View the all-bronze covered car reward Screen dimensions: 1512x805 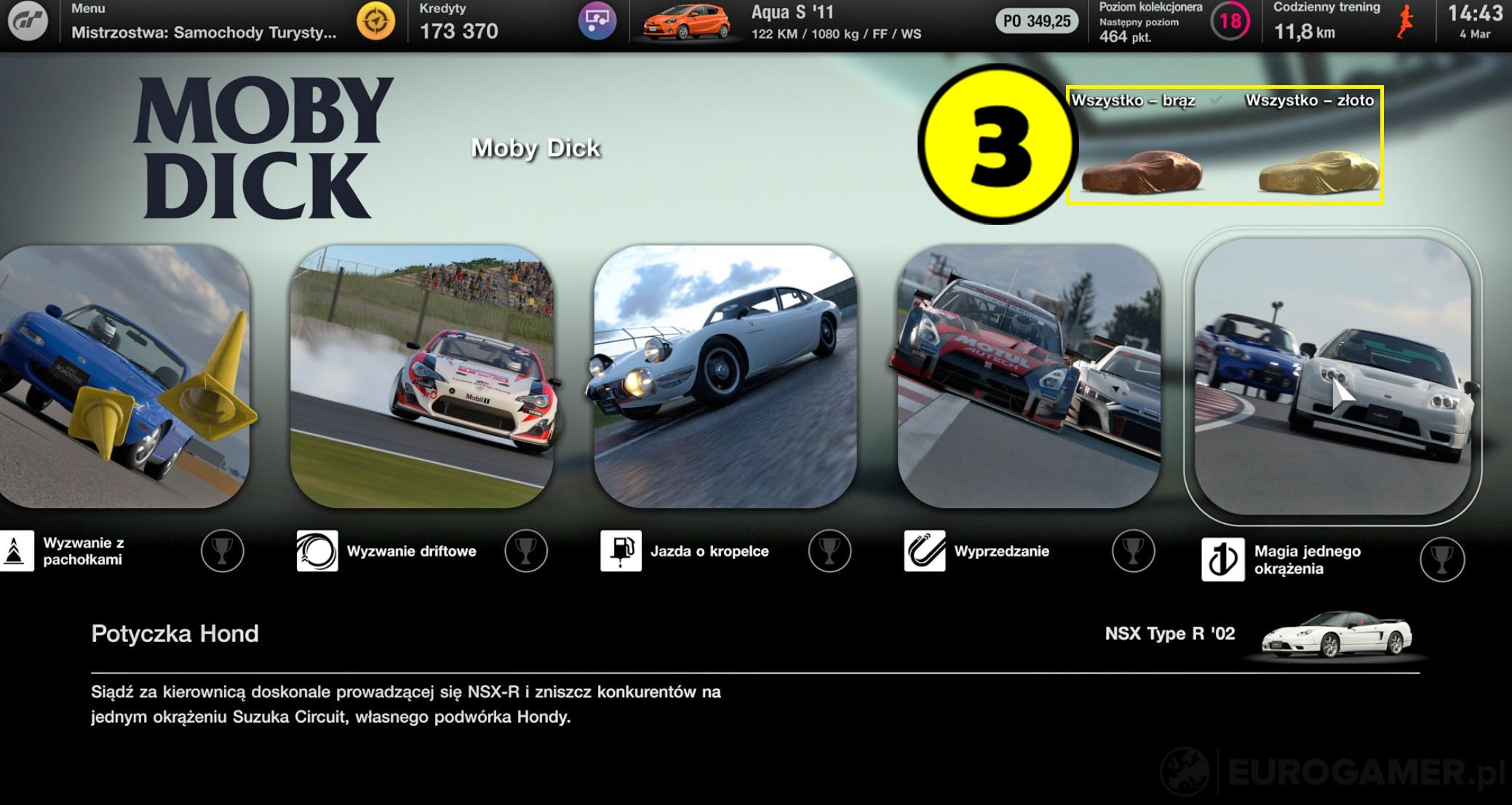tap(1141, 173)
